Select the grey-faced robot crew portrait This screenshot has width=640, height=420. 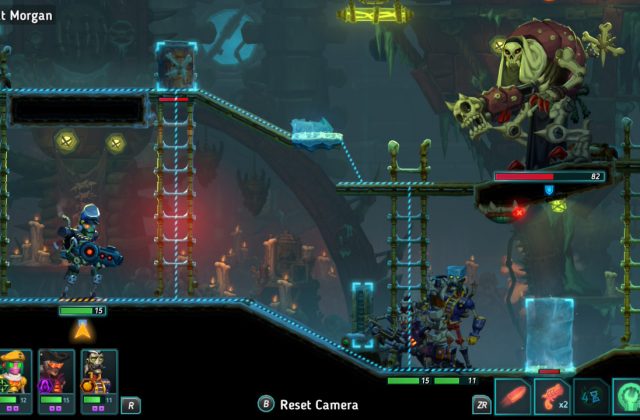(x=98, y=372)
